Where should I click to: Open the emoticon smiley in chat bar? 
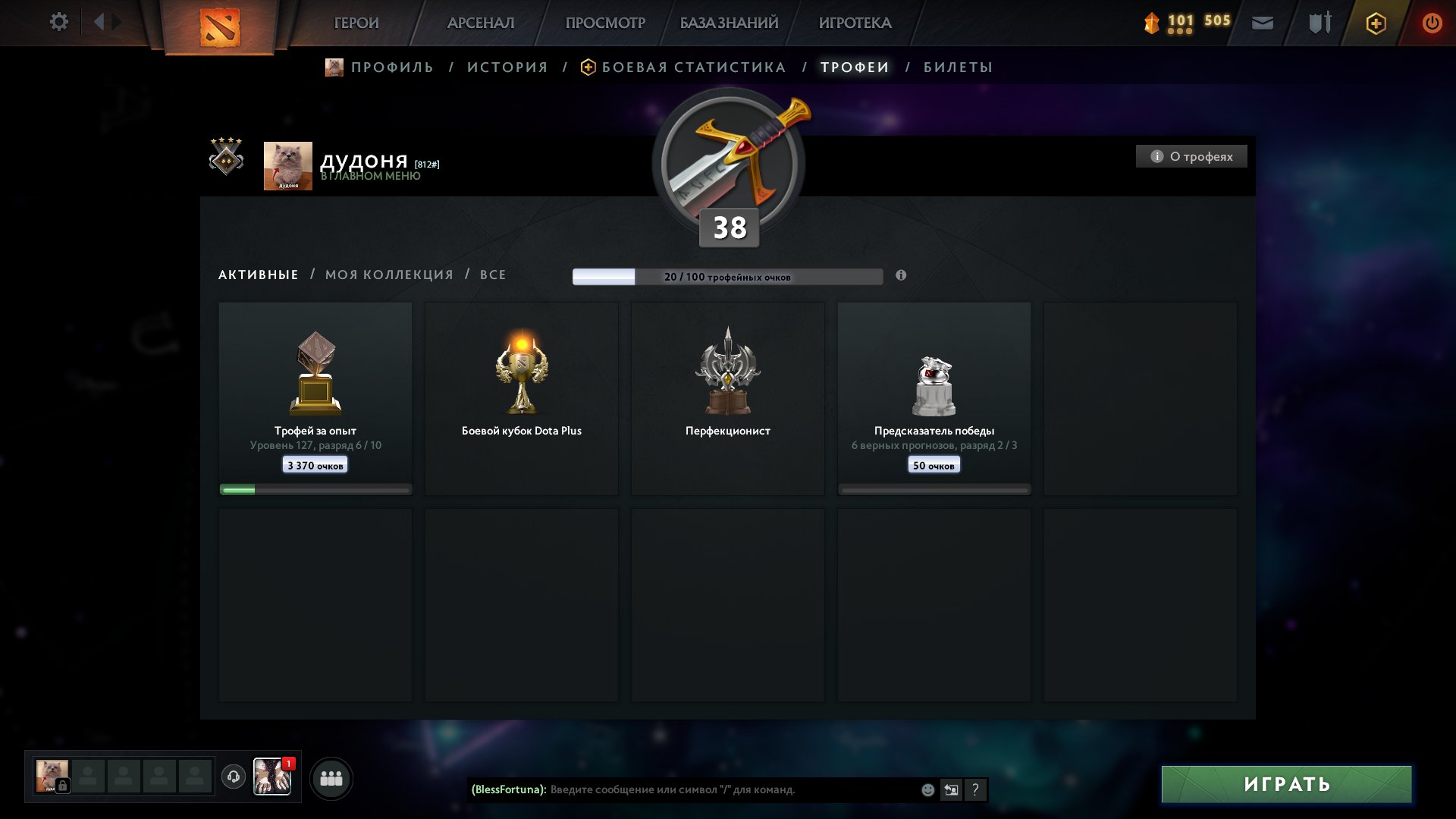[x=929, y=789]
